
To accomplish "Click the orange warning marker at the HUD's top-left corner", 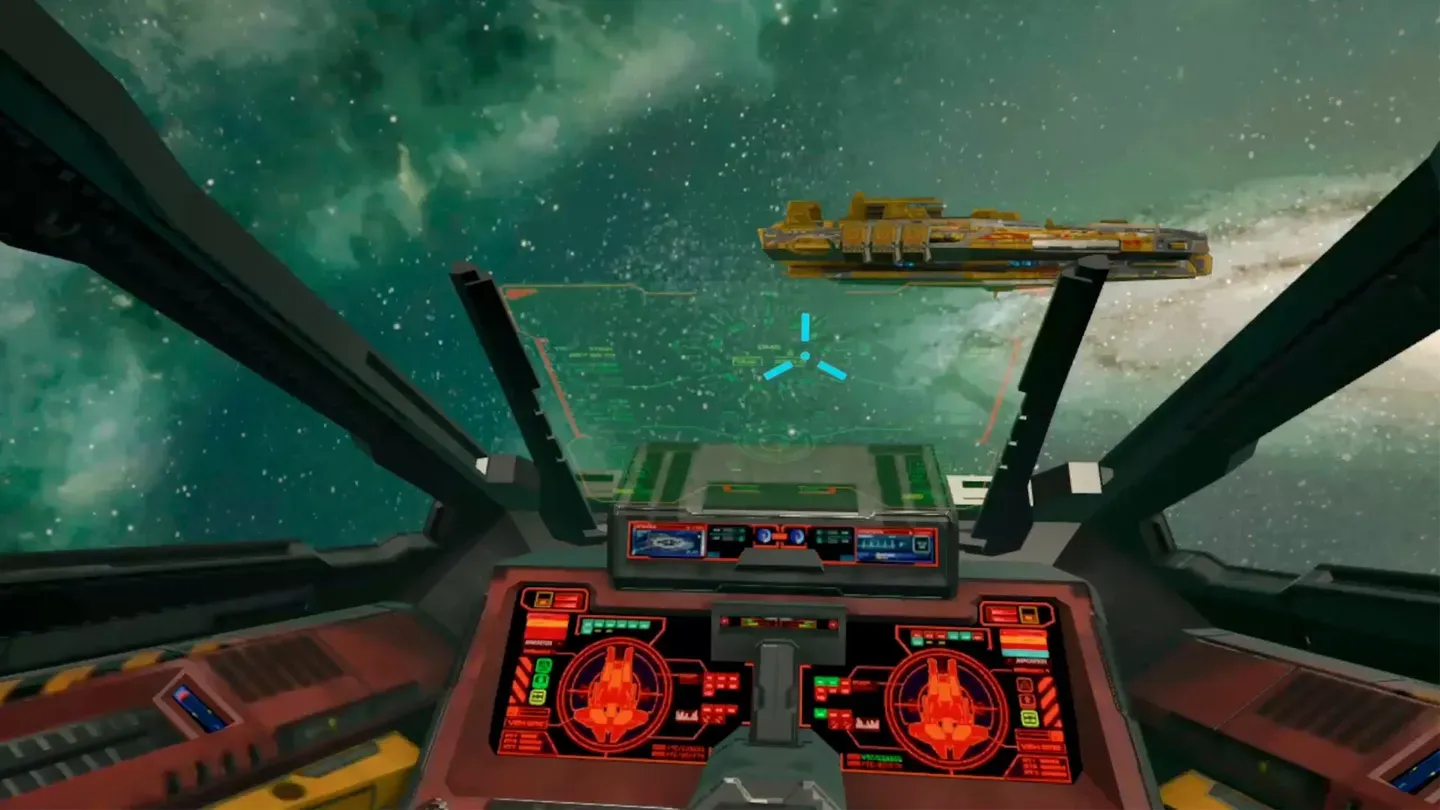I will tap(517, 294).
